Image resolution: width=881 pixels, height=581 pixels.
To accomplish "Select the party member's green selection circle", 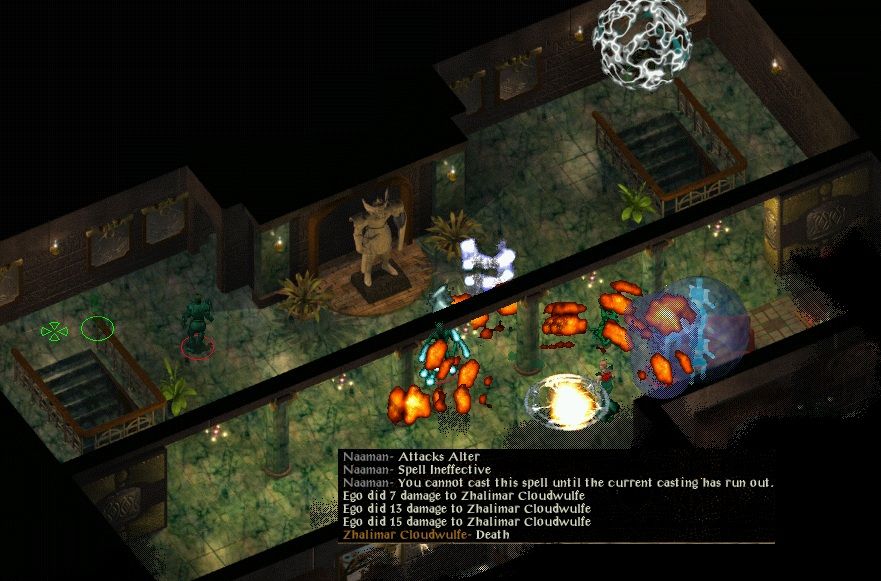I will 97,327.
